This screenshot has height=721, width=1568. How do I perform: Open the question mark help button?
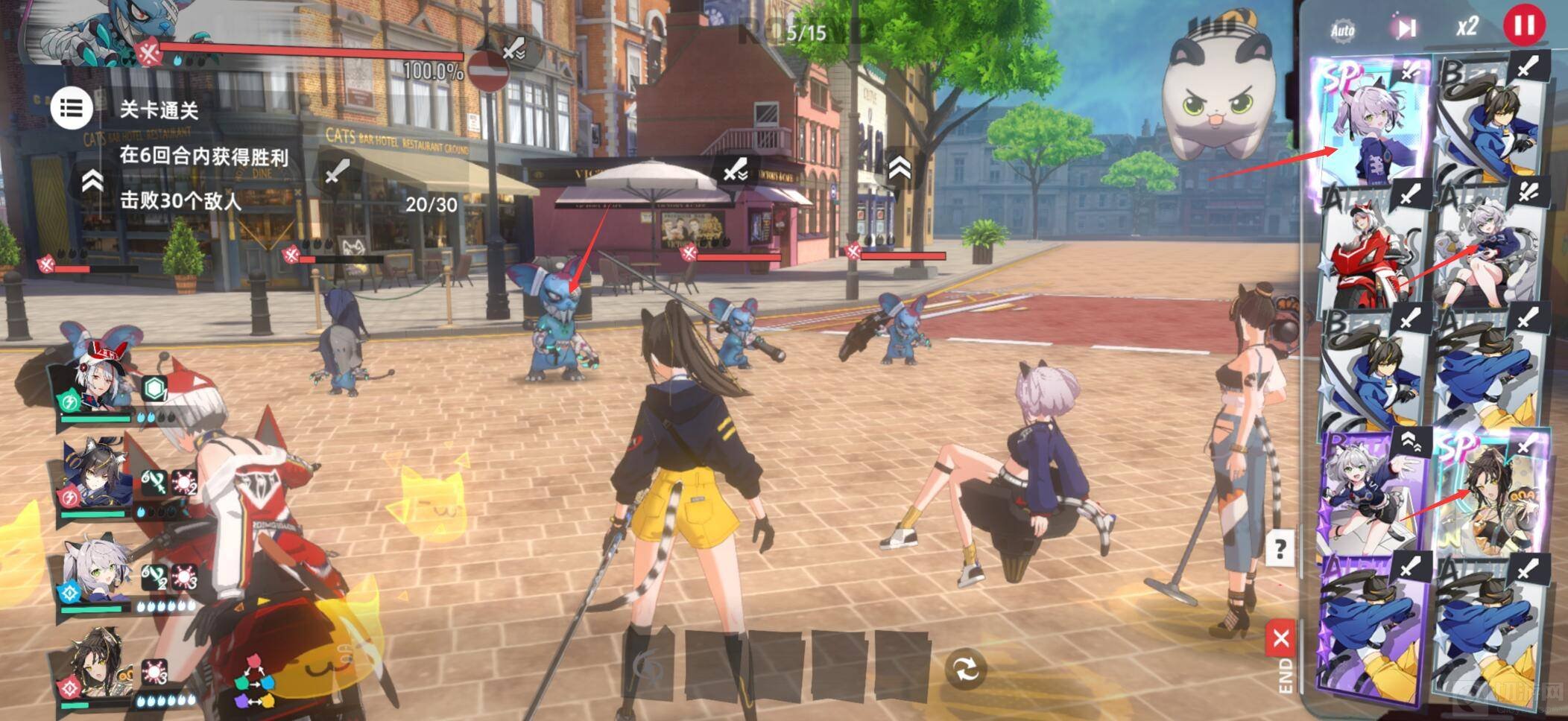[x=1280, y=550]
